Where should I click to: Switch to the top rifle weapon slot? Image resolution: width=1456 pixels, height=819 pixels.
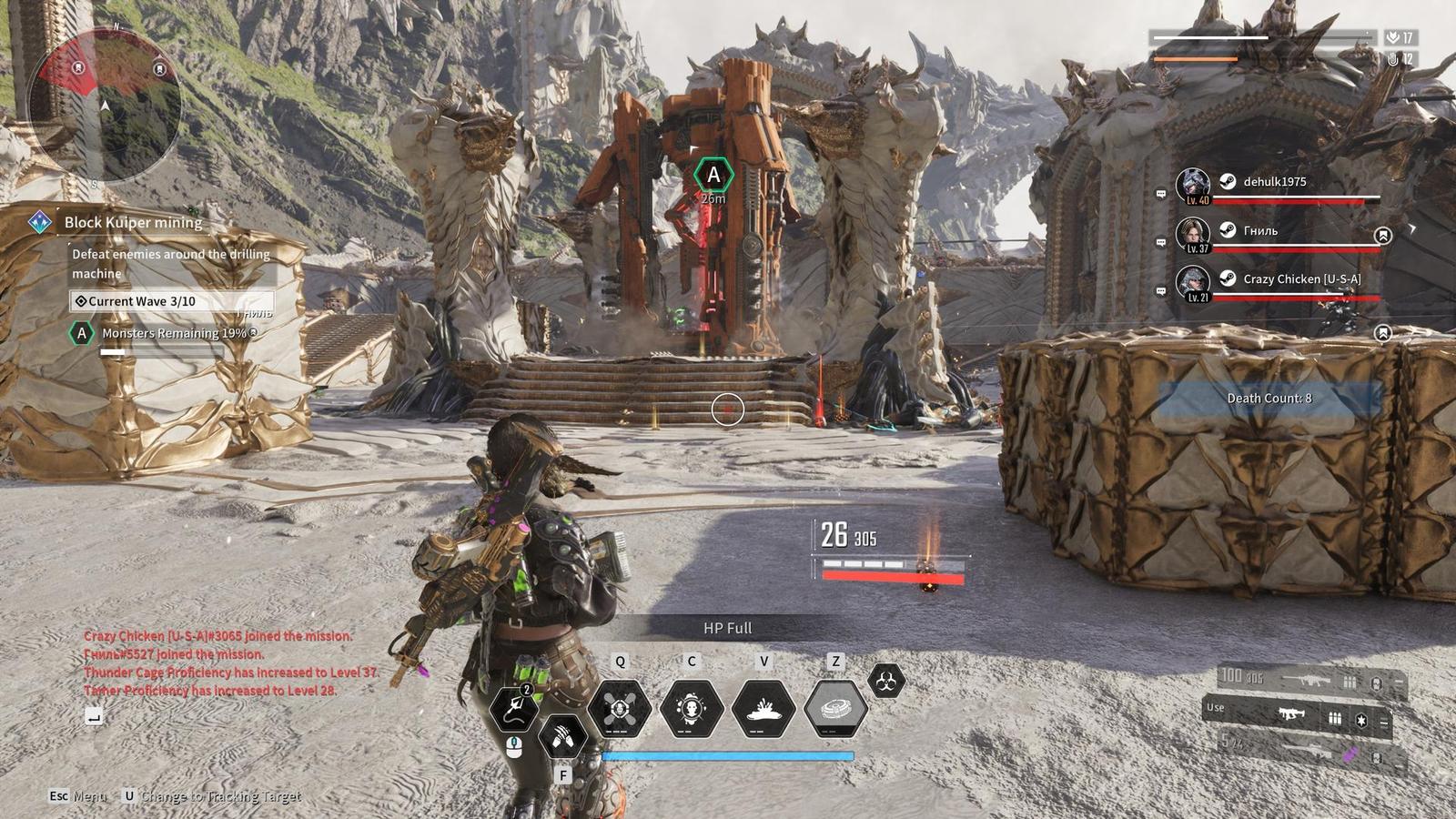[x=1310, y=679]
